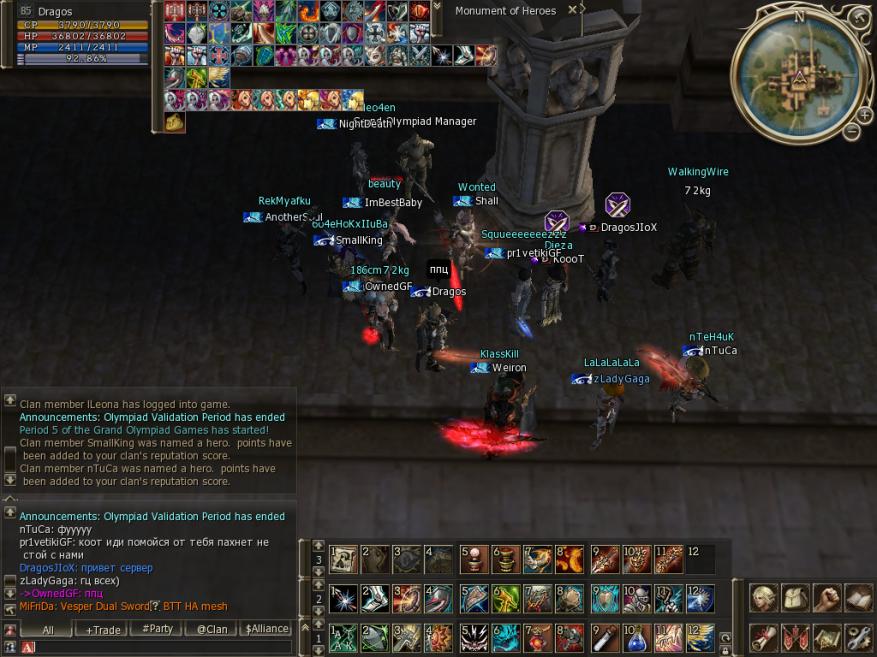877x657 pixels.
Task: Use the white vial in bottom hotbar slot 9
Action: 605,637
